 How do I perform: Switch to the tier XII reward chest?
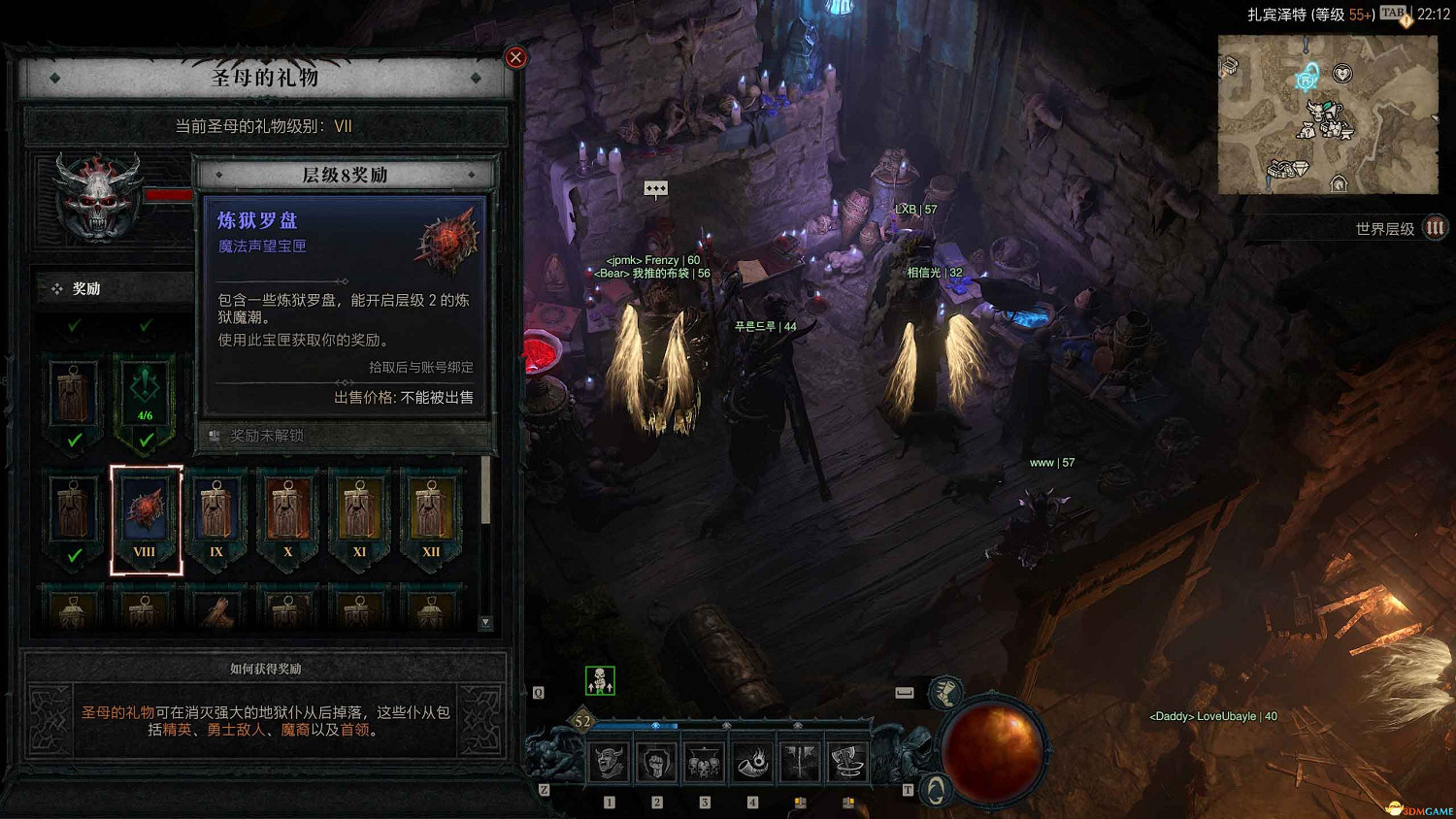[431, 509]
